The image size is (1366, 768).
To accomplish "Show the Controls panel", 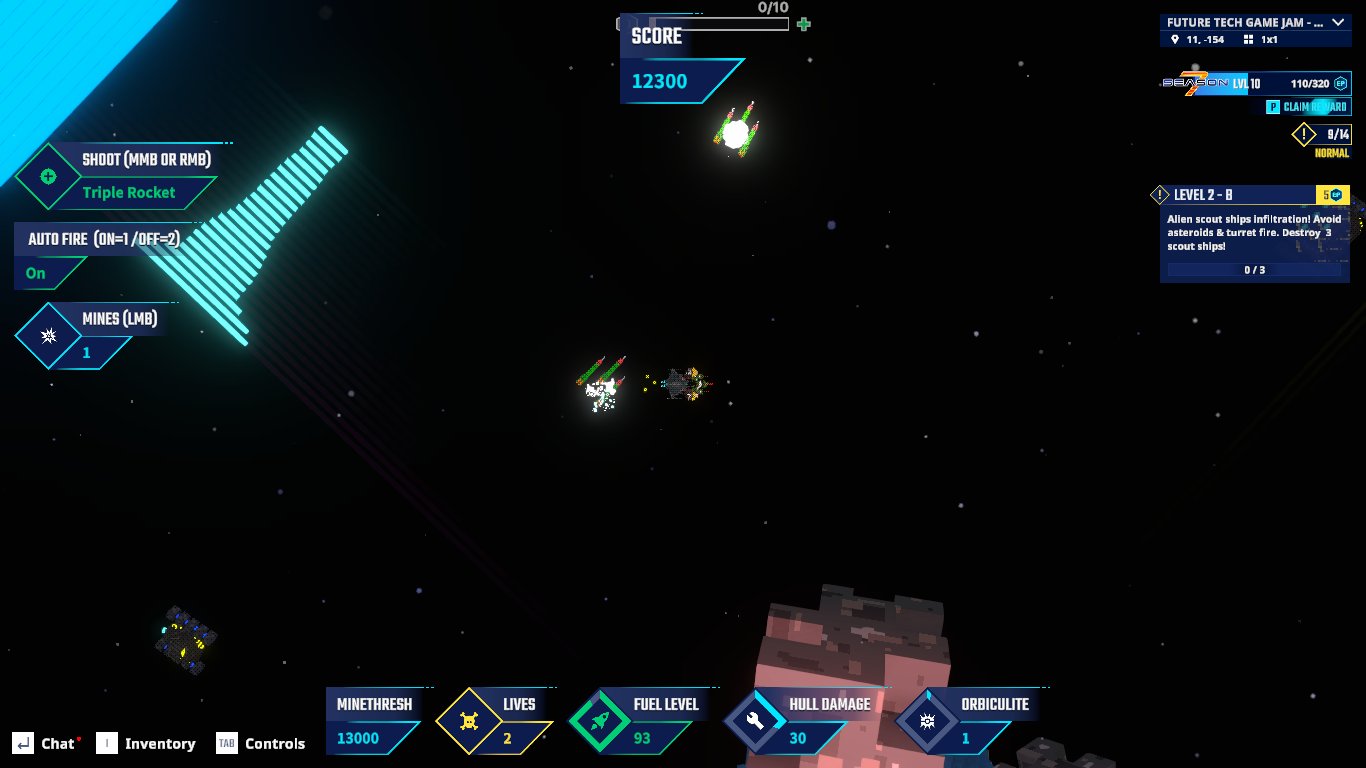I will coord(262,743).
